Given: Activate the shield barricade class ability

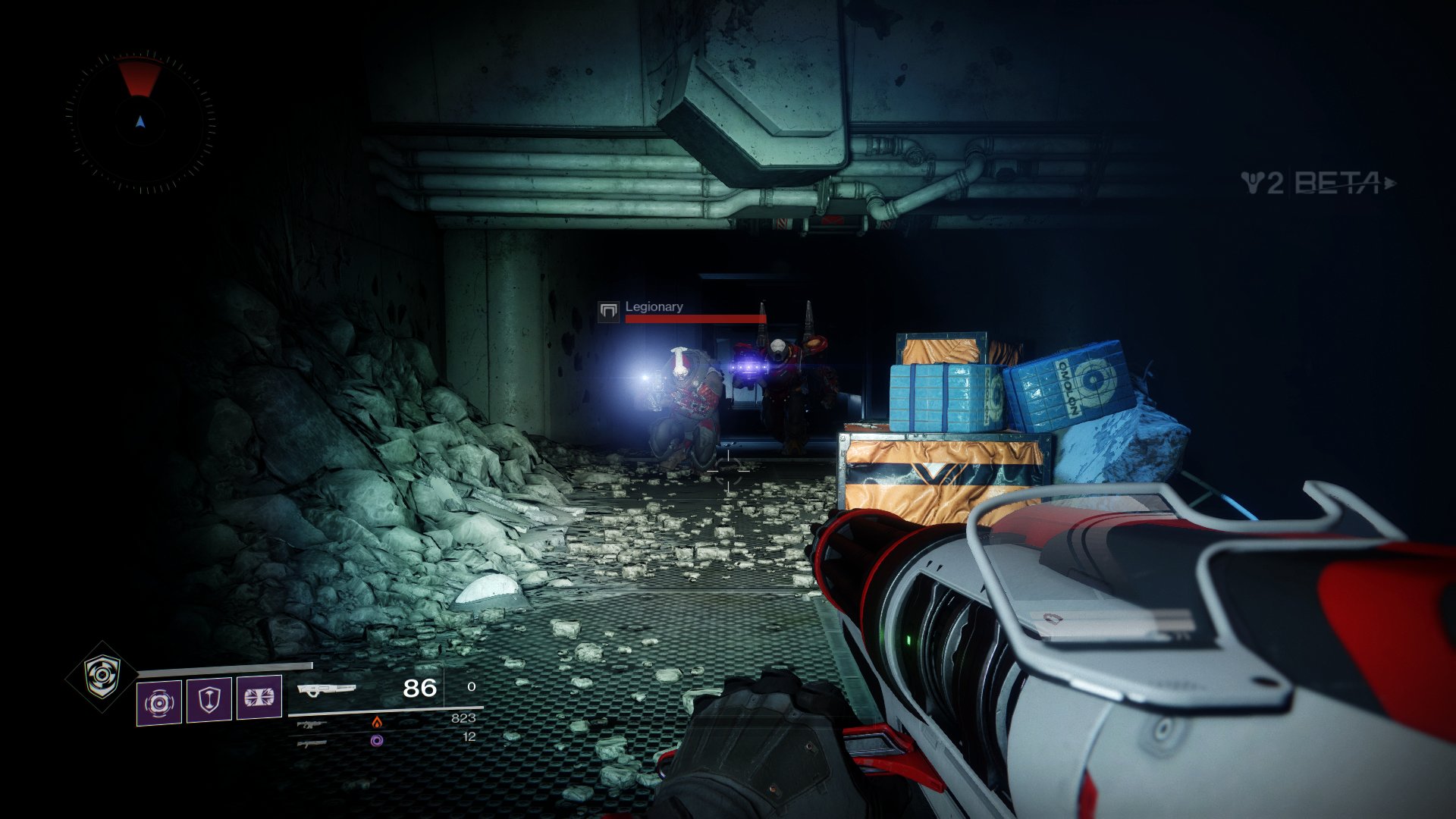Looking at the screenshot, I should pos(209,698).
